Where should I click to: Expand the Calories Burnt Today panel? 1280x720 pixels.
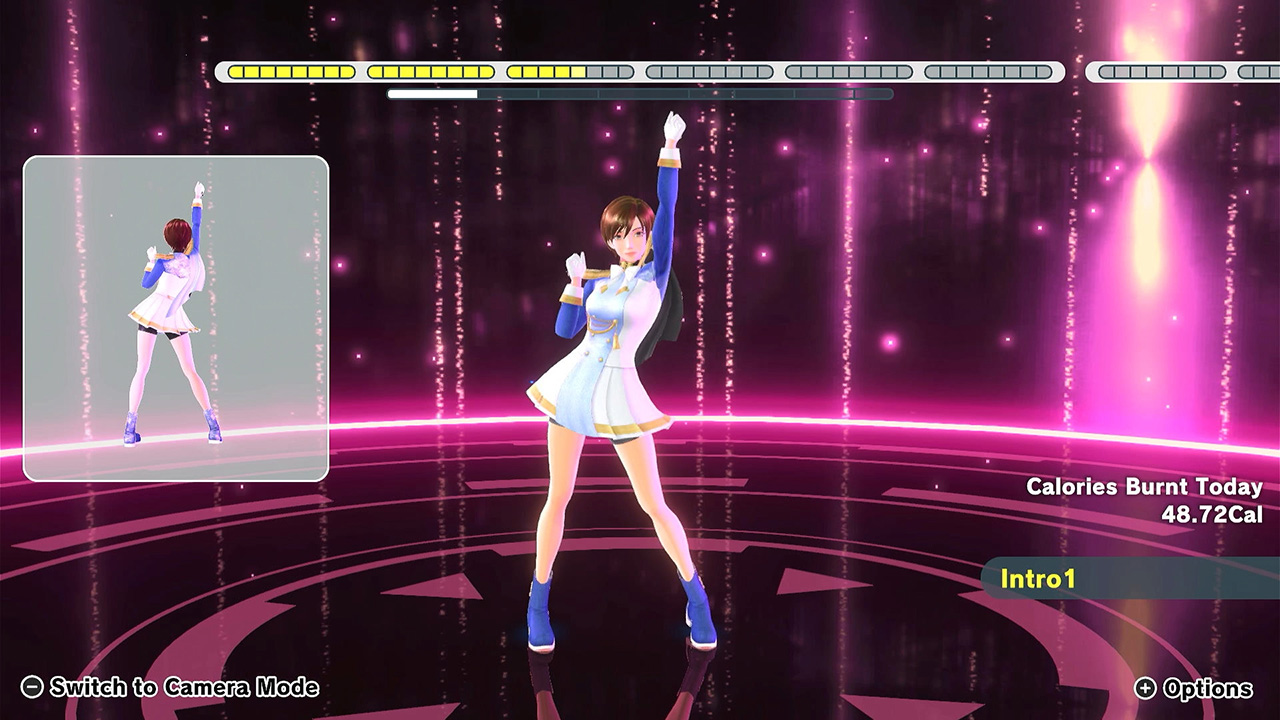pos(1145,489)
